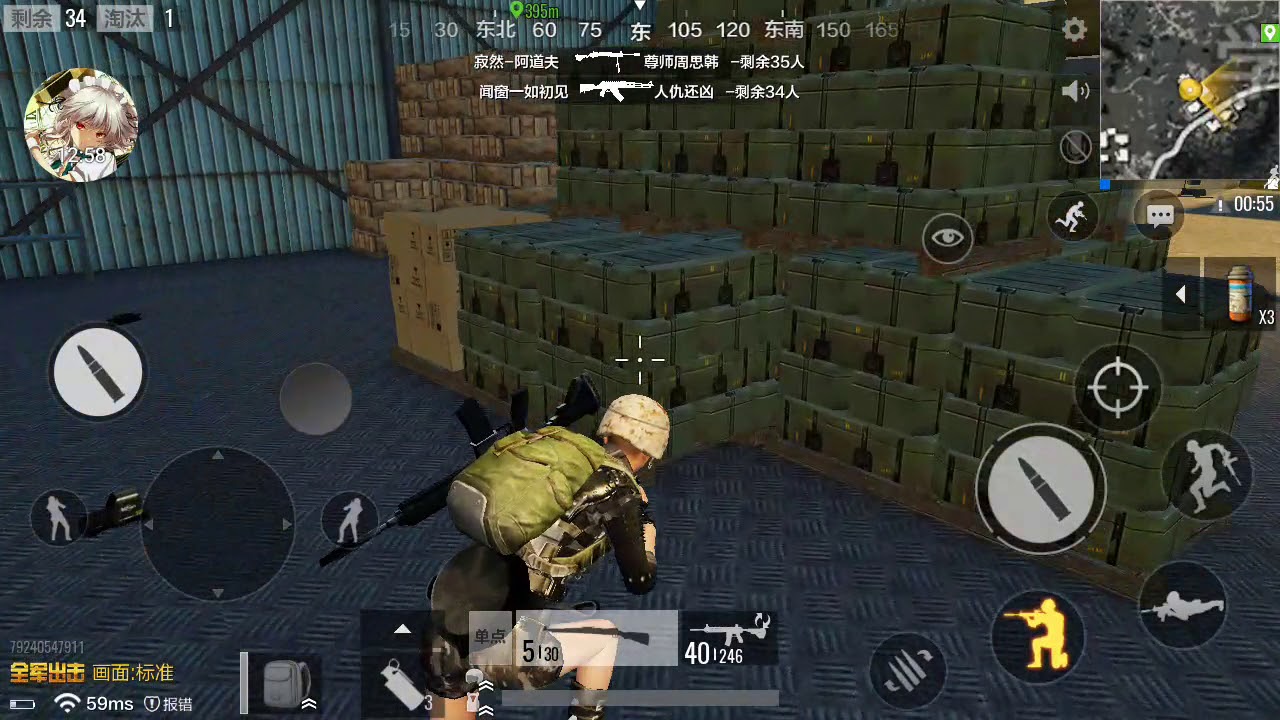1280x720 pixels.
Task: Open the game settings gear
Action: [1074, 30]
